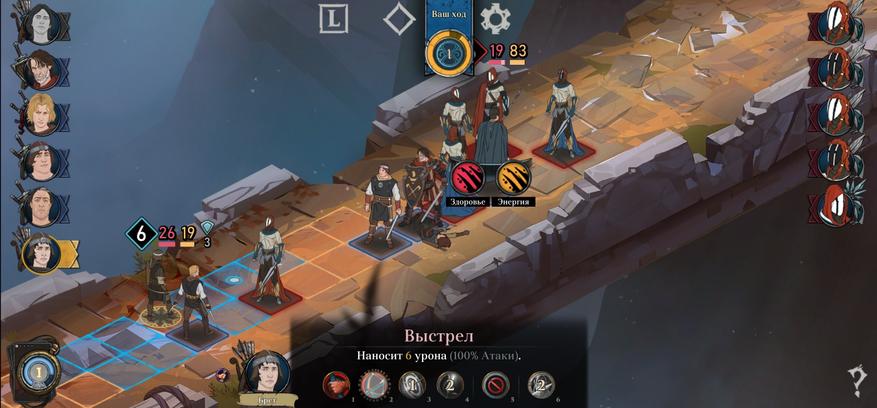Image resolution: width=877 pixels, height=408 pixels.
Task: Select the Энергия energy attack option
Action: (x=513, y=176)
